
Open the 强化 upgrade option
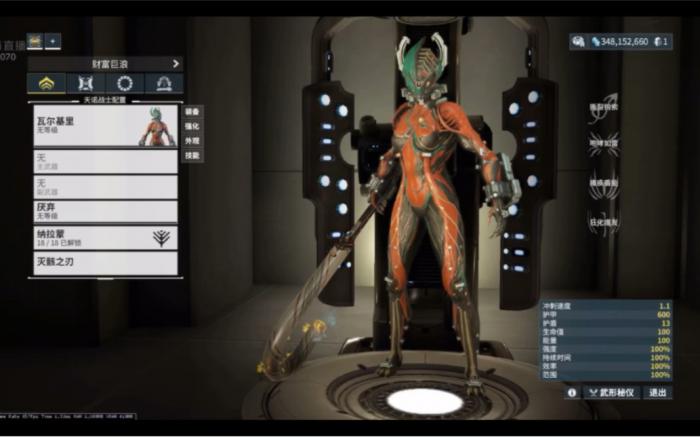[193, 126]
